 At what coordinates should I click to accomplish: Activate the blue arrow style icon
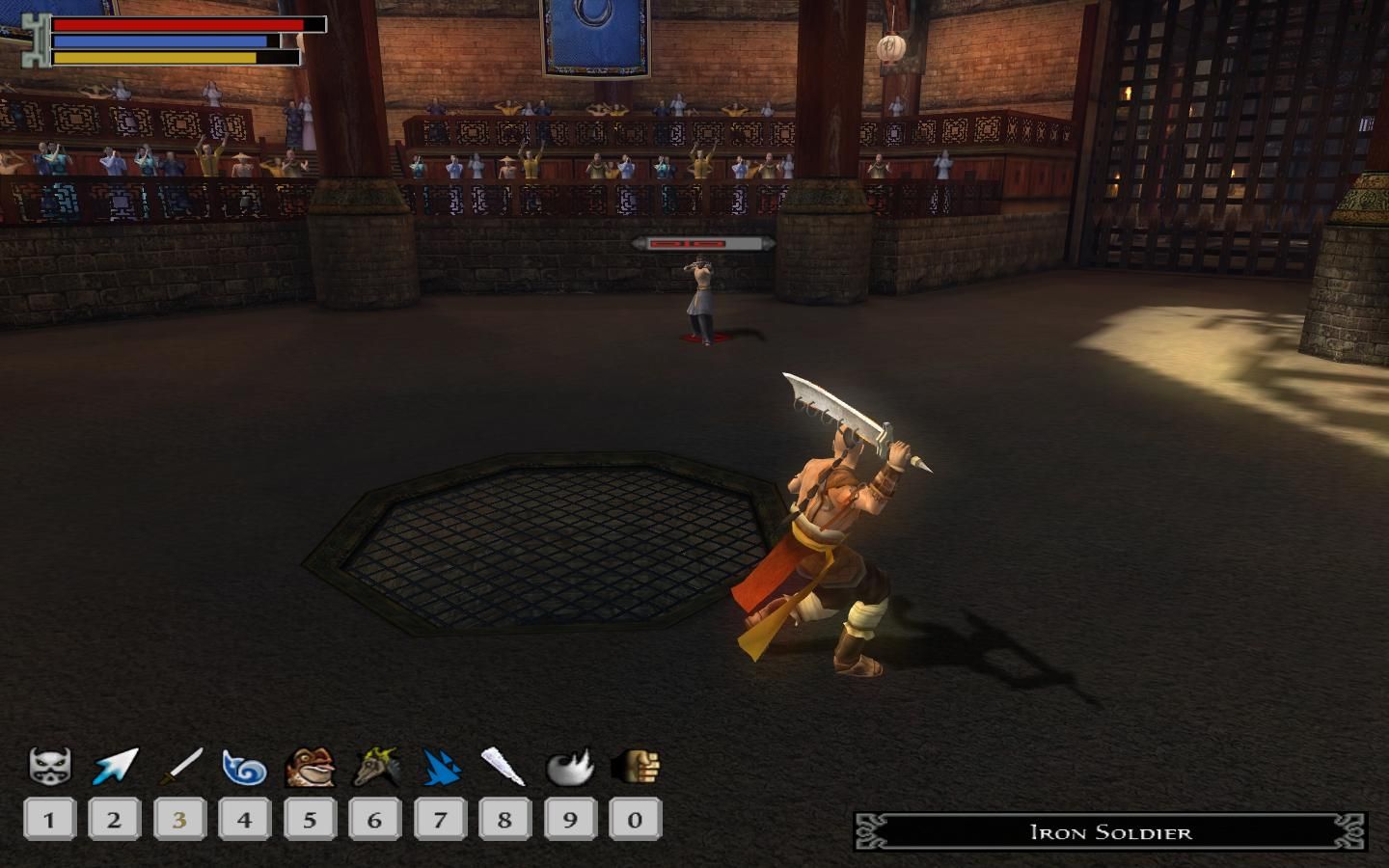tap(116, 768)
